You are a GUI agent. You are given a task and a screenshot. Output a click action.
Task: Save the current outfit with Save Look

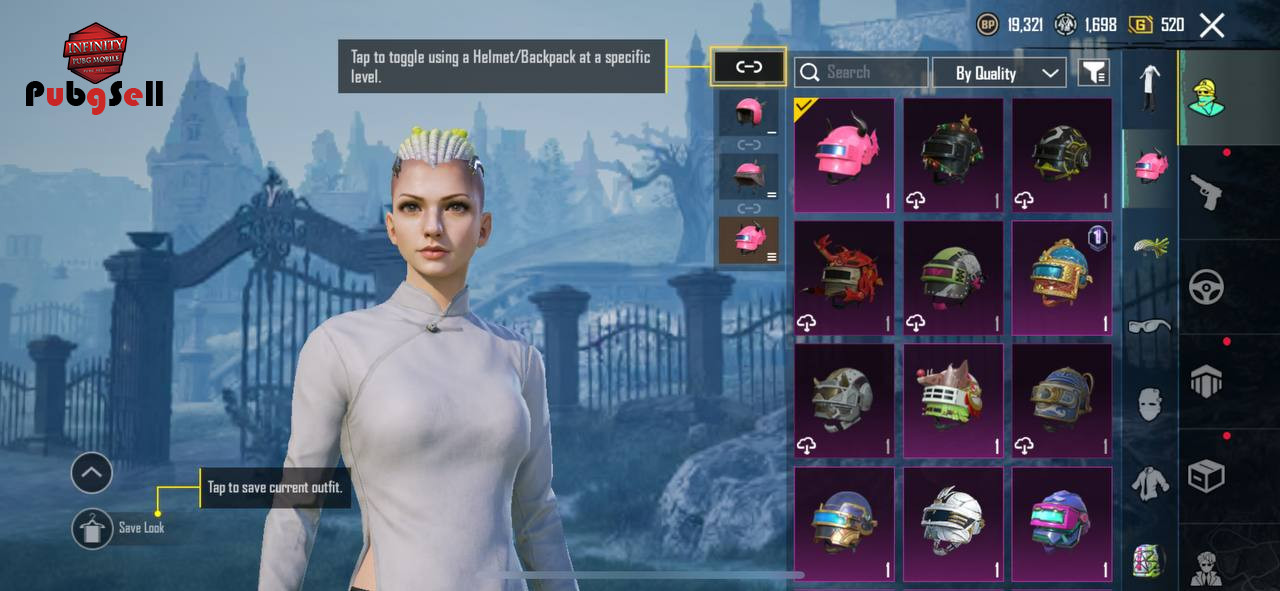click(93, 528)
